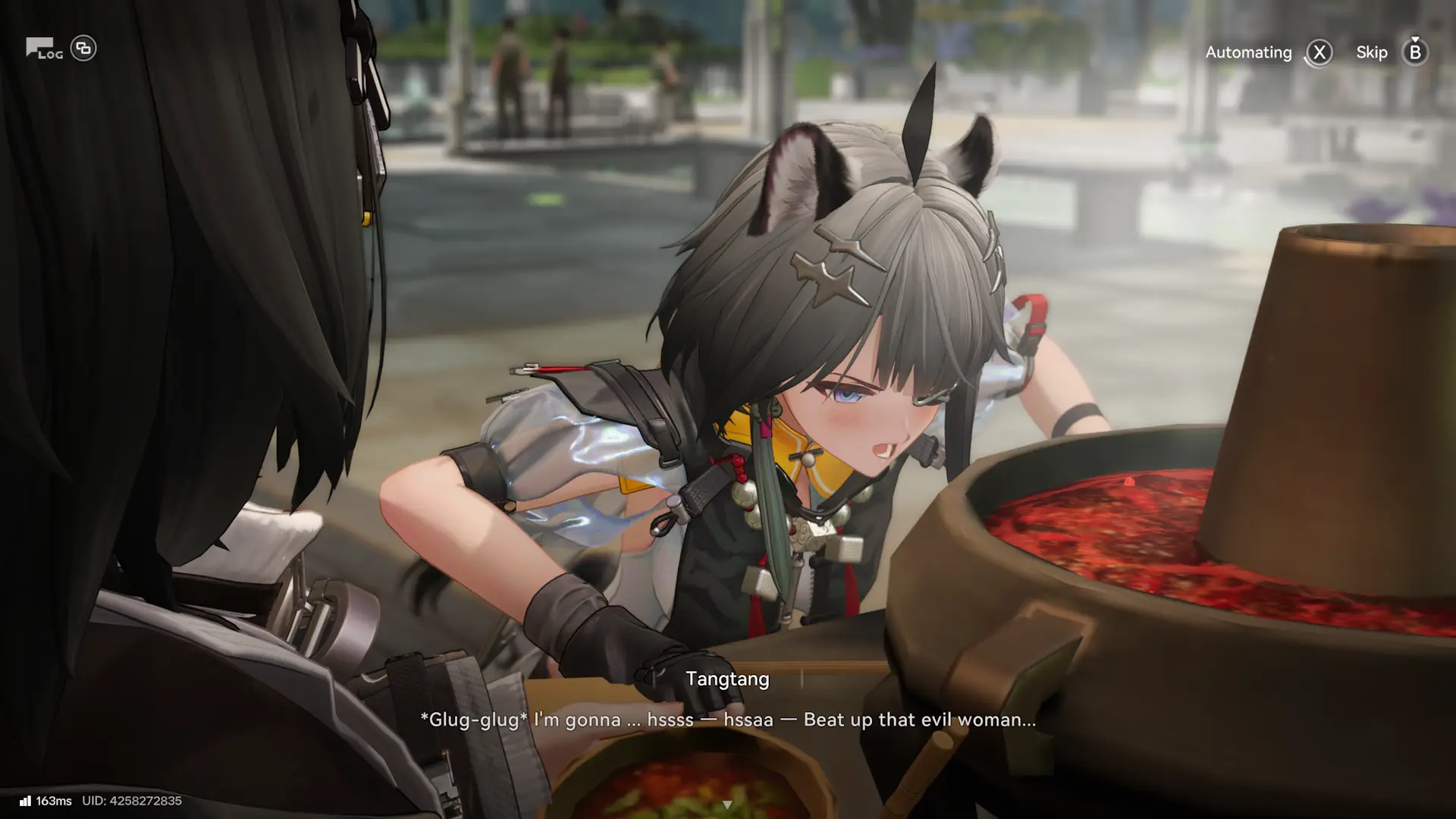1456x819 pixels.
Task: Click the triangle above the B button
Action: (x=1414, y=39)
